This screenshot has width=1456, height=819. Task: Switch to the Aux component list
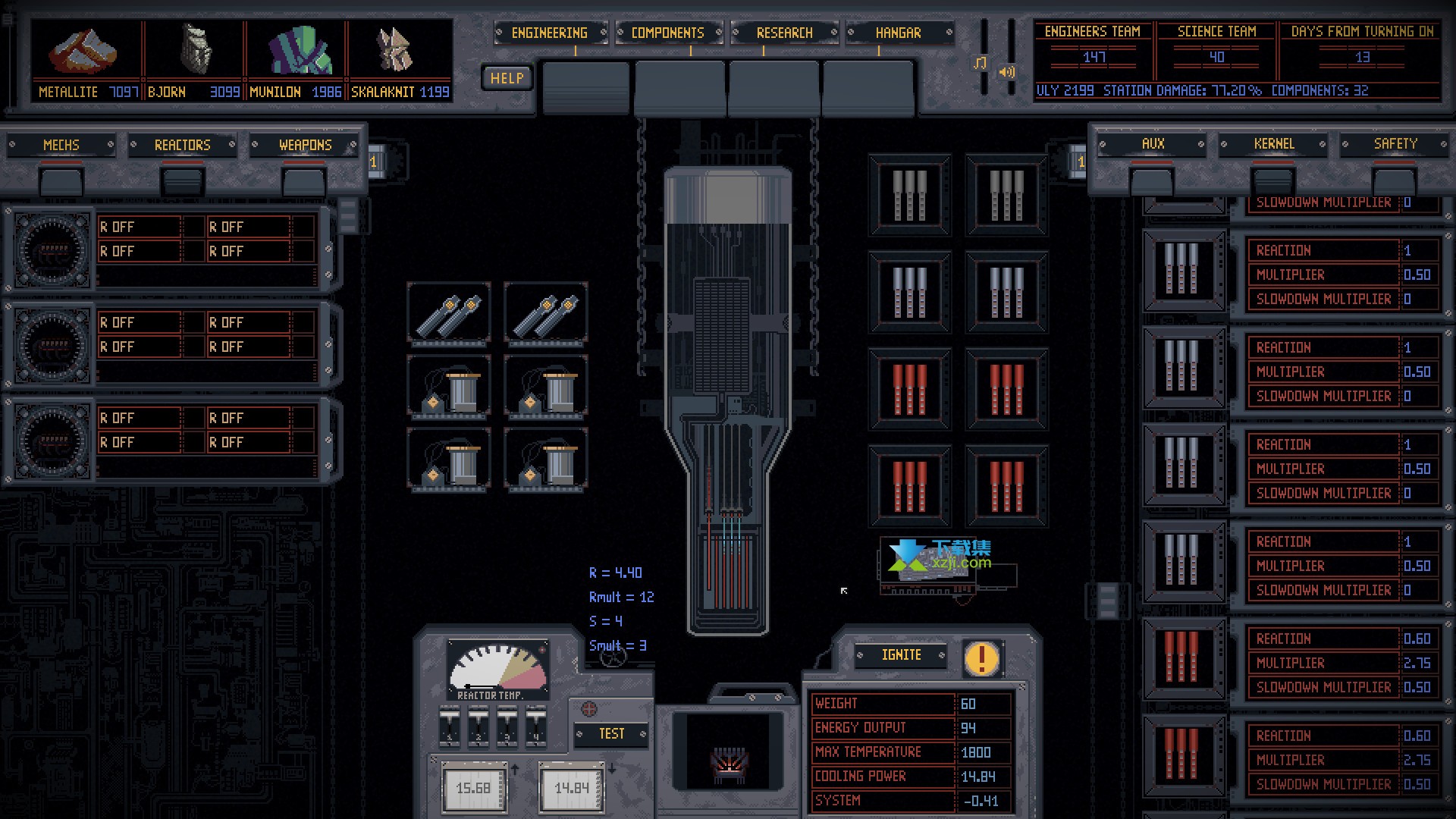tap(1152, 144)
